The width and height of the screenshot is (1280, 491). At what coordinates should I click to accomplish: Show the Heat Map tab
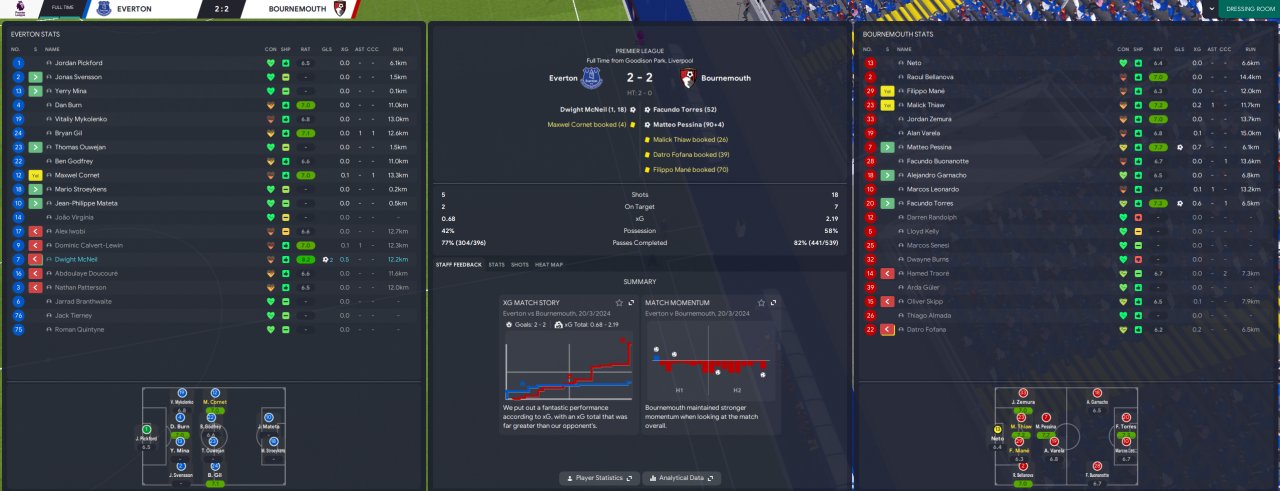pyautogui.click(x=549, y=265)
